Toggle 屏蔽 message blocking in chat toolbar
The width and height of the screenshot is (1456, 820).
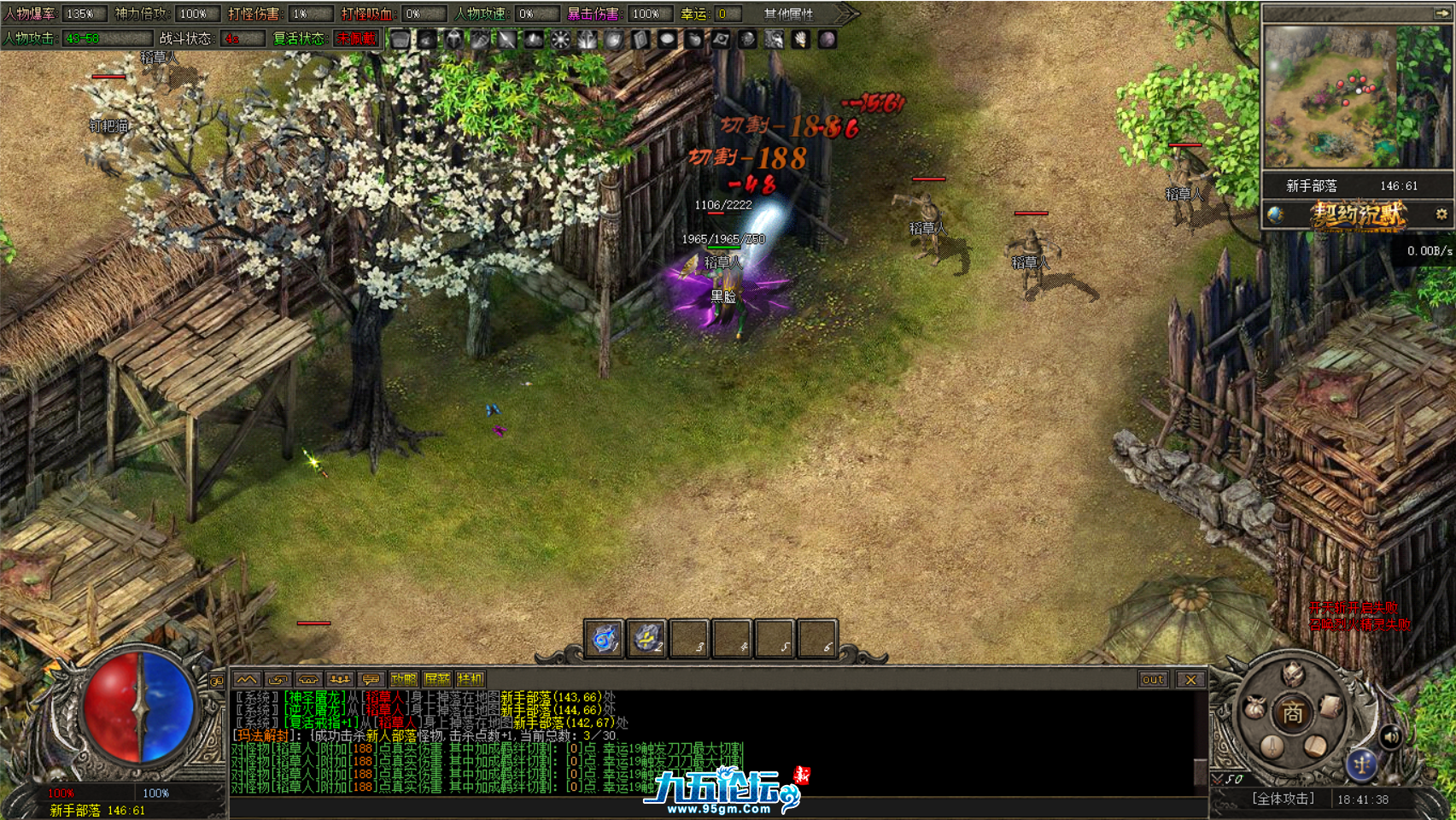436,680
